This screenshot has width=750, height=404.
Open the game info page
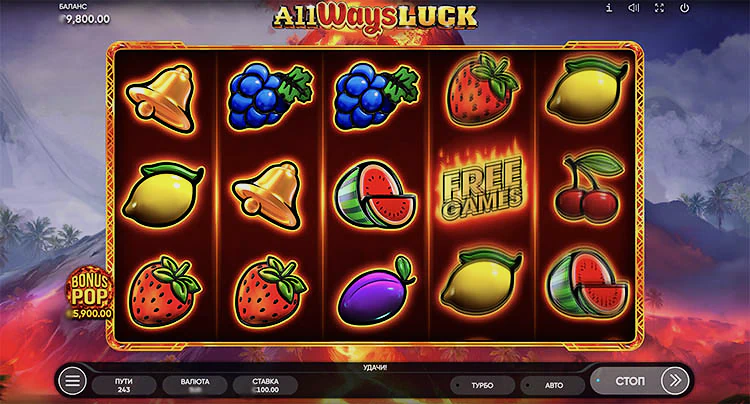[609, 8]
